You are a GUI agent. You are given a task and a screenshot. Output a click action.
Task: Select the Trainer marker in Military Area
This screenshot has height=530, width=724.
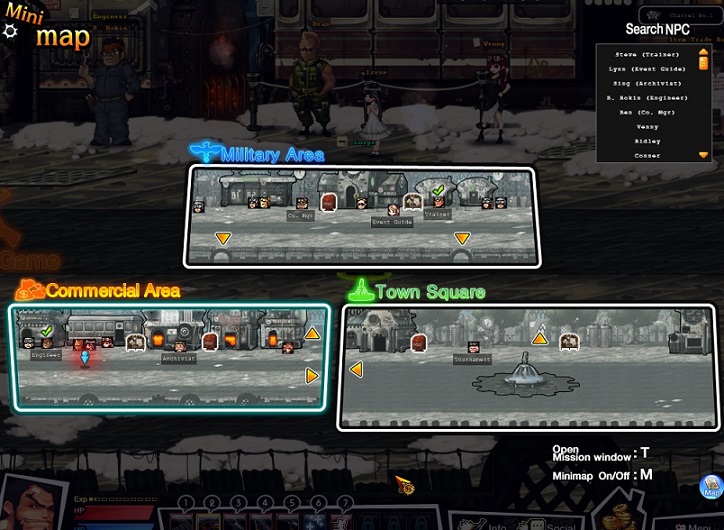tap(437, 201)
